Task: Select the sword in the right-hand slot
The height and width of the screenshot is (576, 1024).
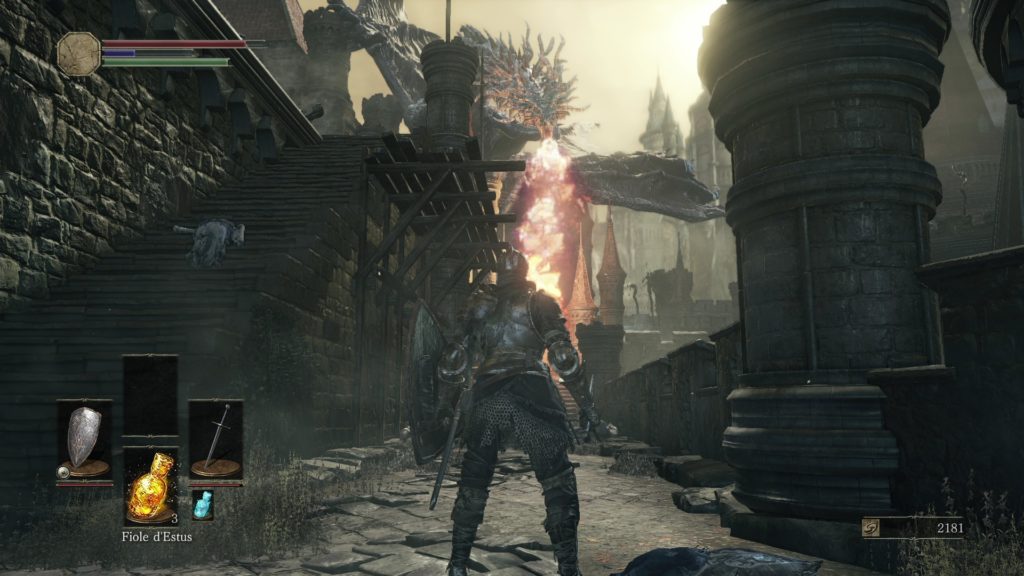Action: pos(216,440)
